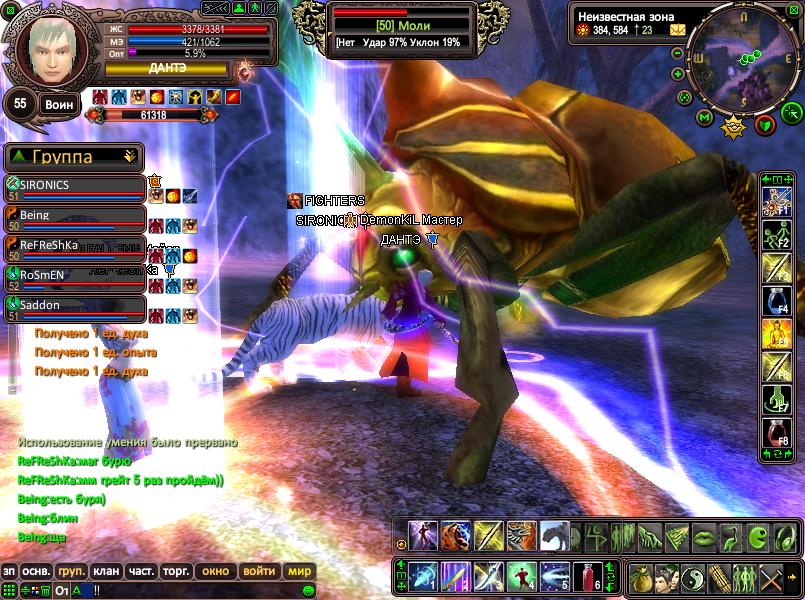Open the inventory bag icon

tap(642, 577)
